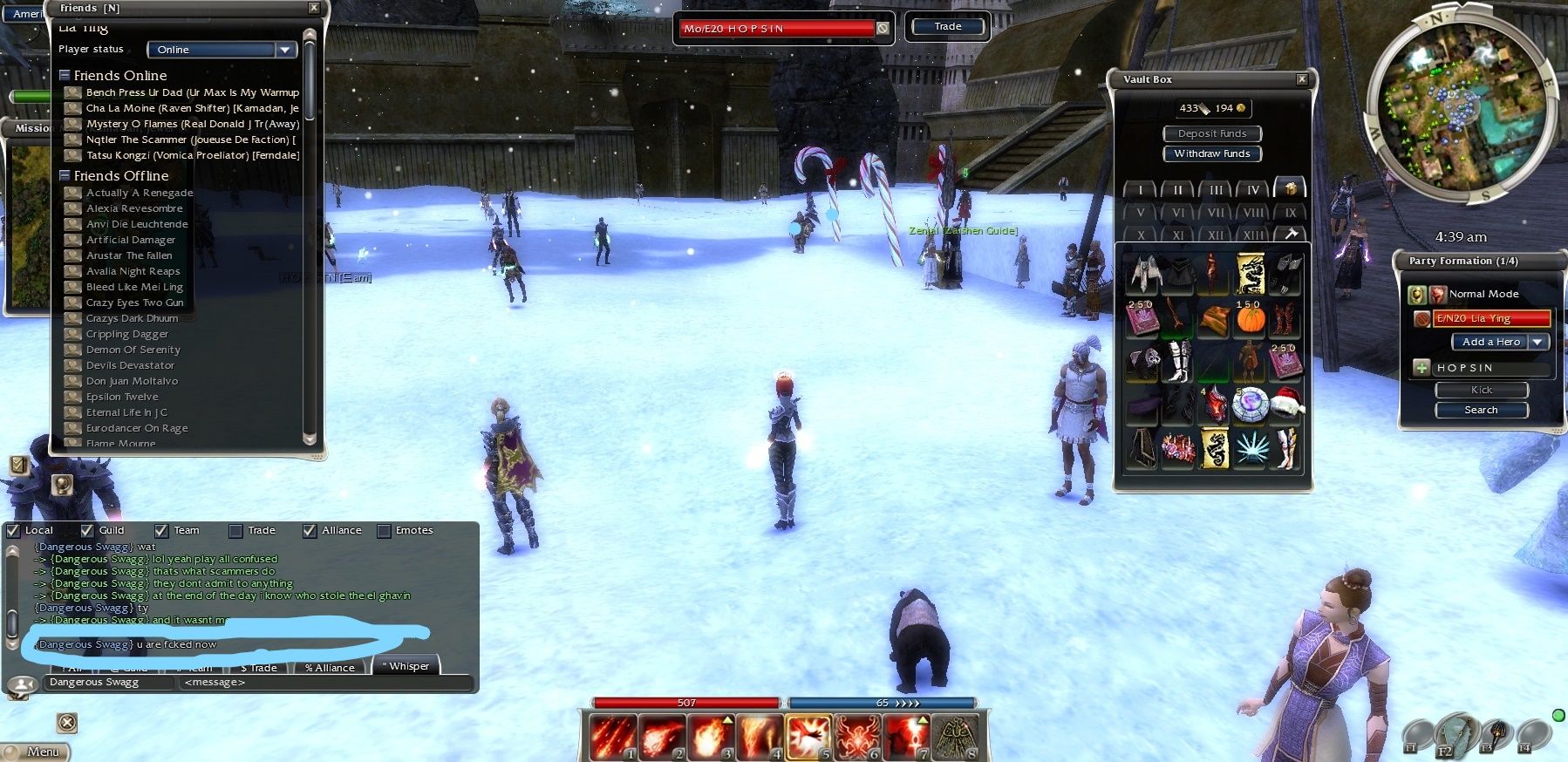Image resolution: width=1568 pixels, height=762 pixels.
Task: Open the Menu button
Action: (x=37, y=752)
